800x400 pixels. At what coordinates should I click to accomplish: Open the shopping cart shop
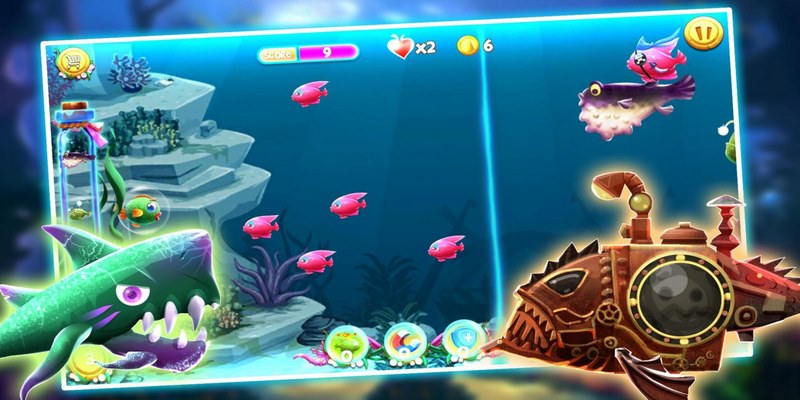coord(73,64)
